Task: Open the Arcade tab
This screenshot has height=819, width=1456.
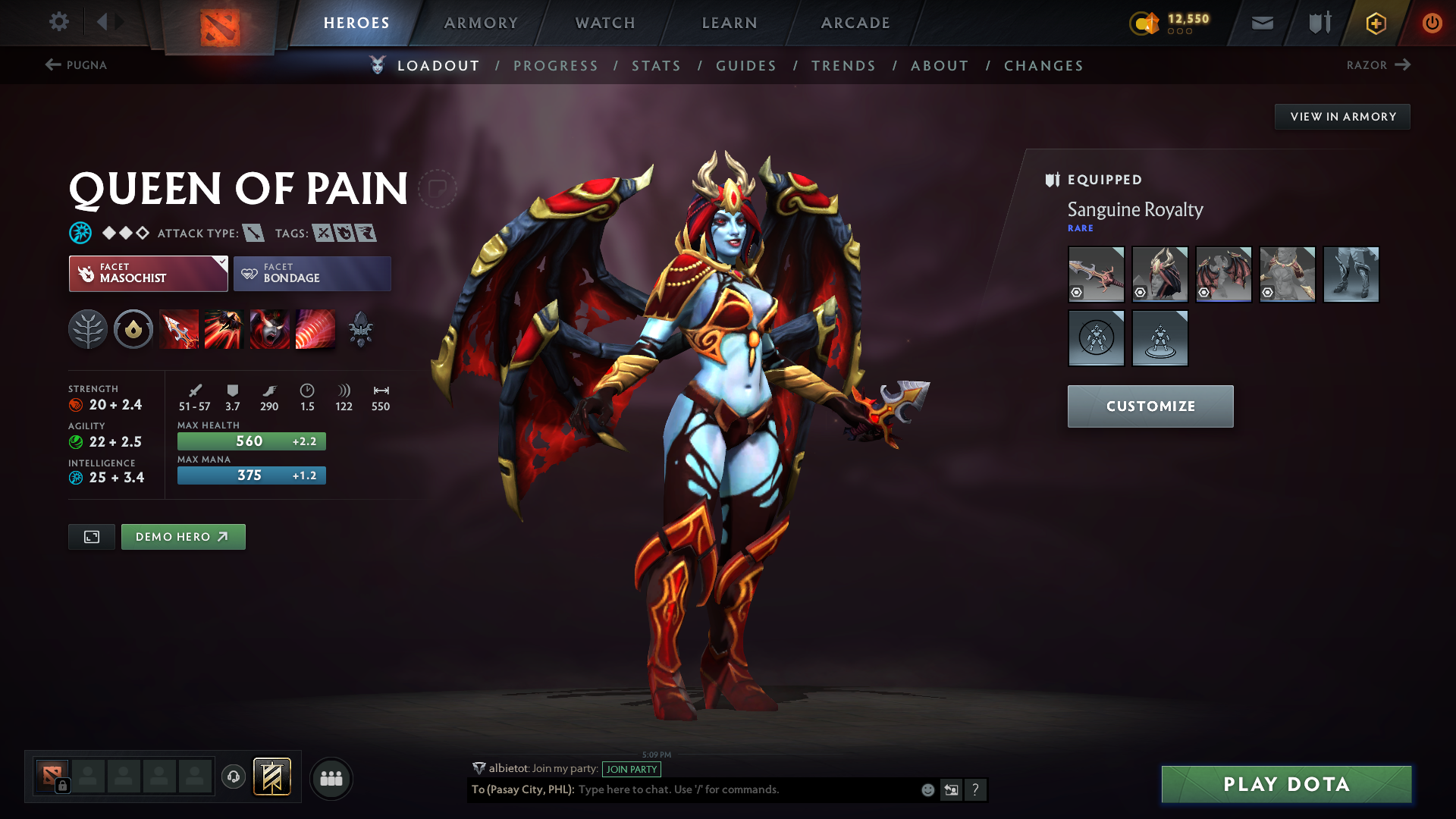Action: (855, 23)
